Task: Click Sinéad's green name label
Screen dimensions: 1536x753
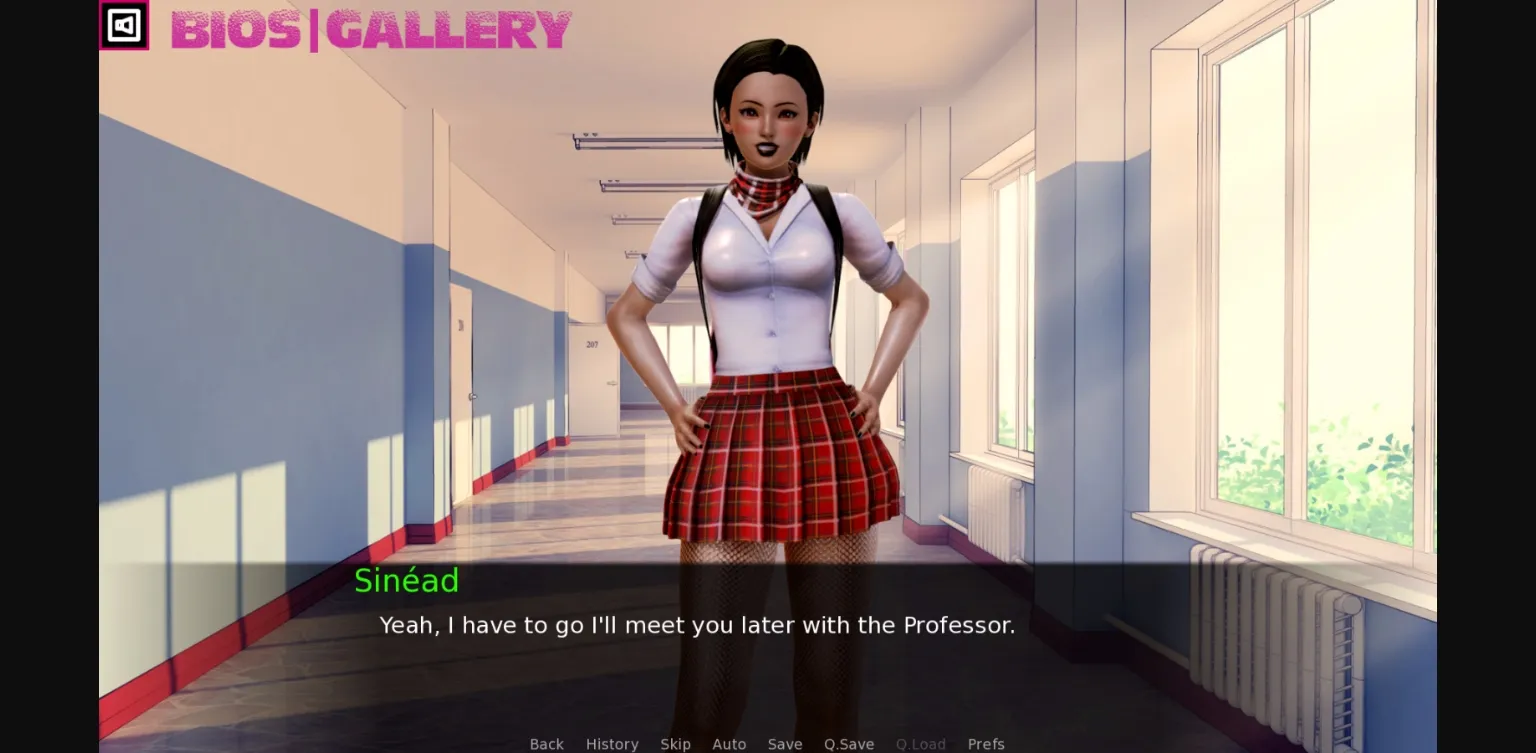Action: coord(406,581)
